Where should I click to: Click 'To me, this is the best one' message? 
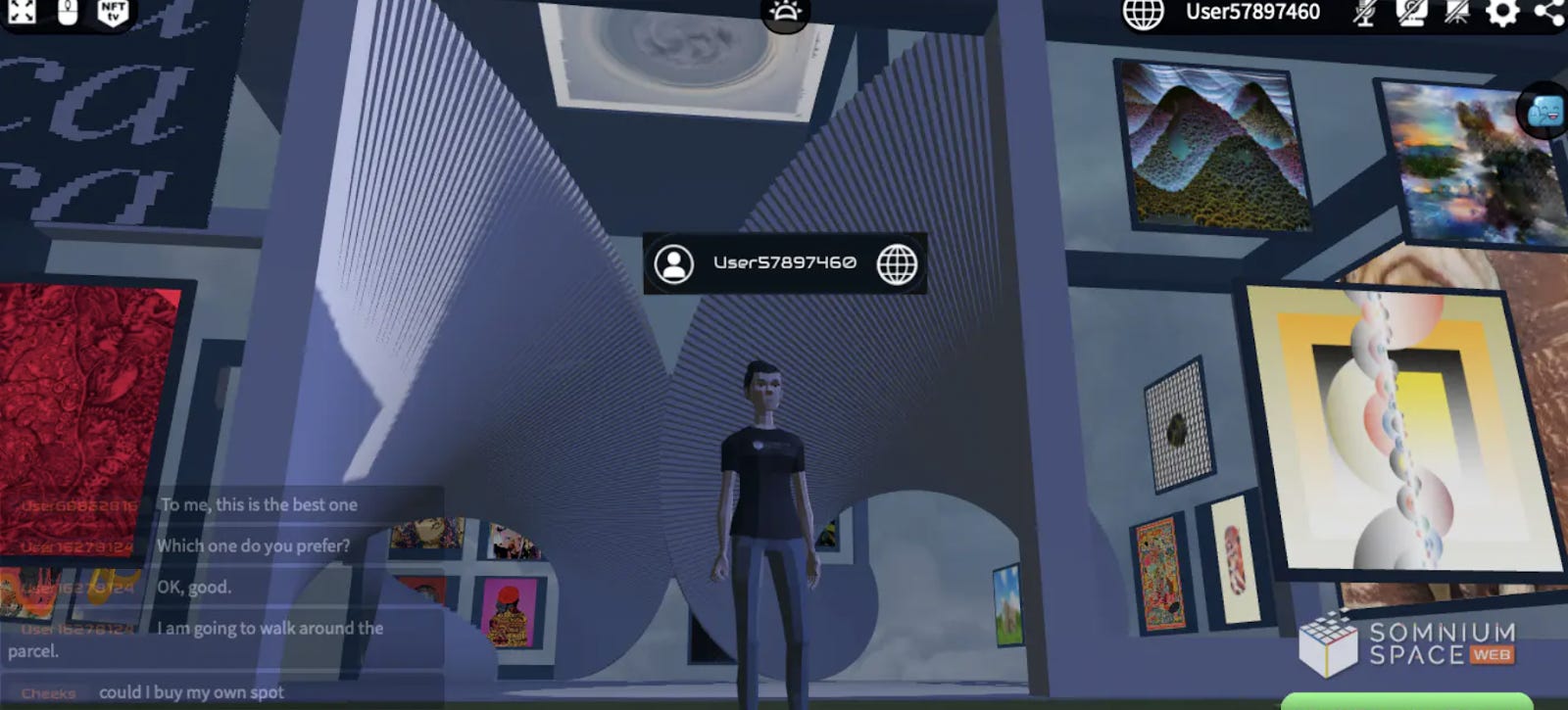[257, 505]
